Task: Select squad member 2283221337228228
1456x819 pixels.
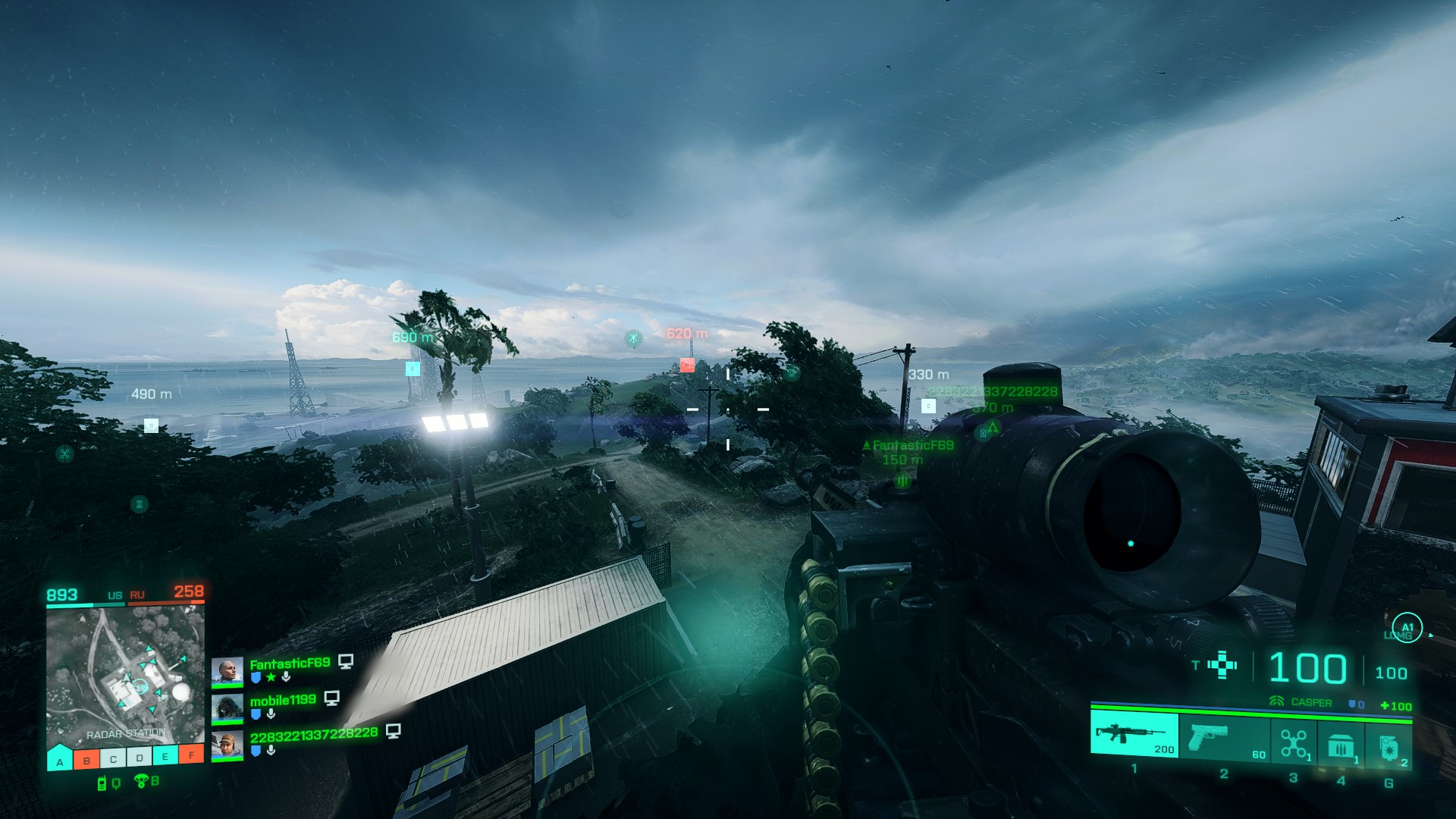Action: point(313,734)
